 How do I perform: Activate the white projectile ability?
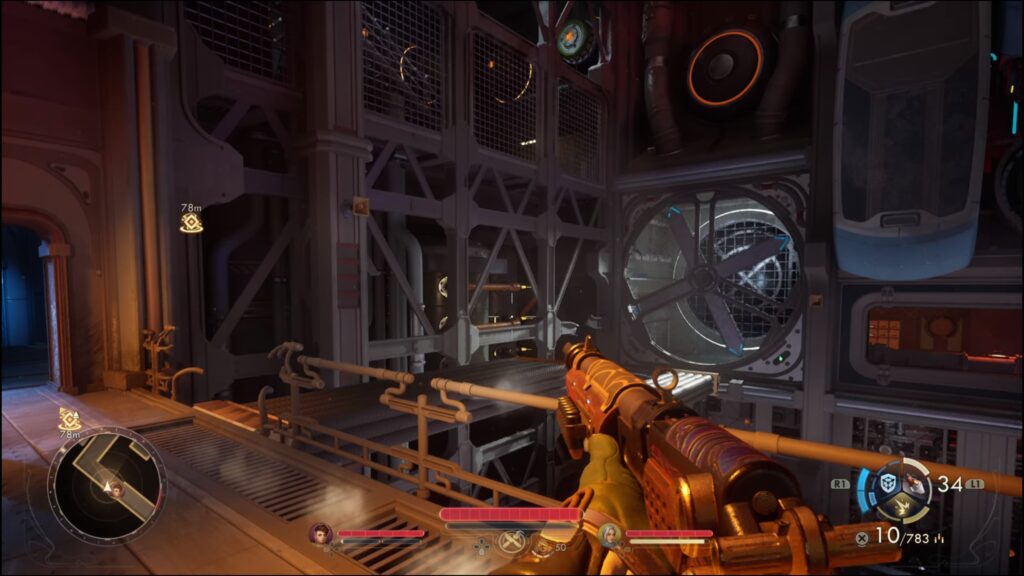tap(916, 484)
